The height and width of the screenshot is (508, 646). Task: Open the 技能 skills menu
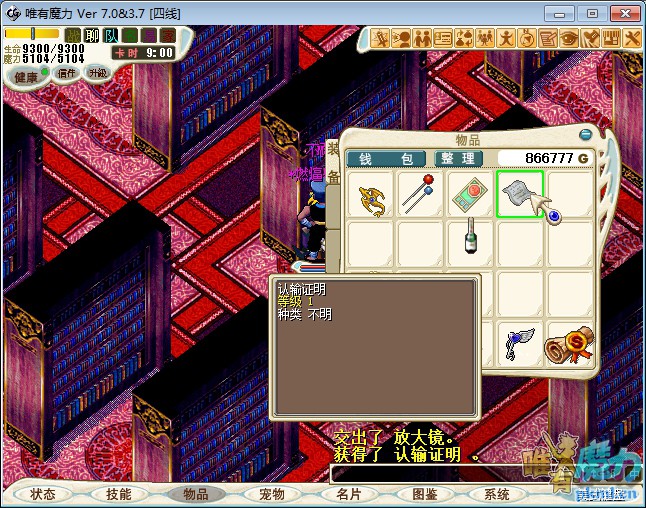point(118,494)
